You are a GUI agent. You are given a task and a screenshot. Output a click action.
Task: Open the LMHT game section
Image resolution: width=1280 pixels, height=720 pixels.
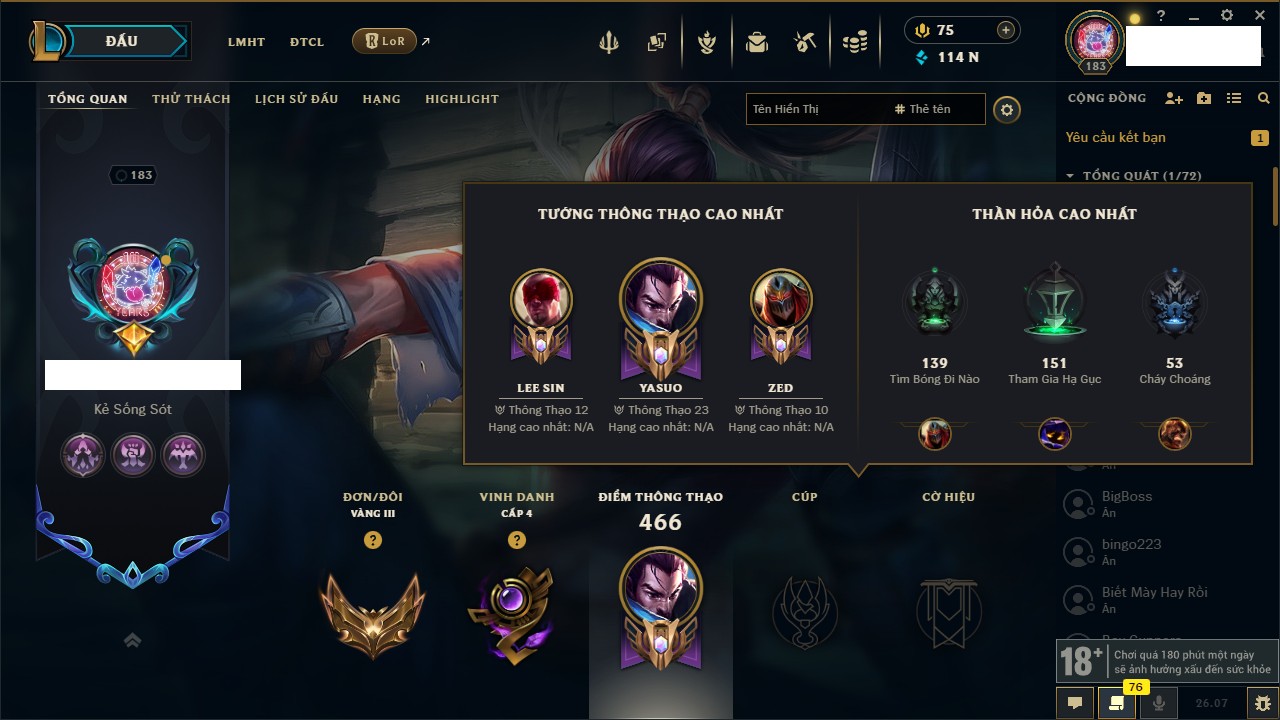(246, 42)
